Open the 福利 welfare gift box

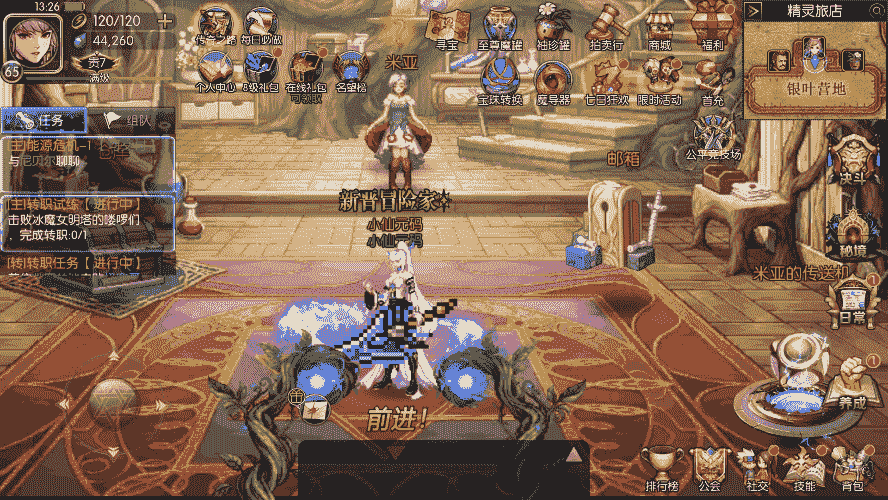[713, 27]
